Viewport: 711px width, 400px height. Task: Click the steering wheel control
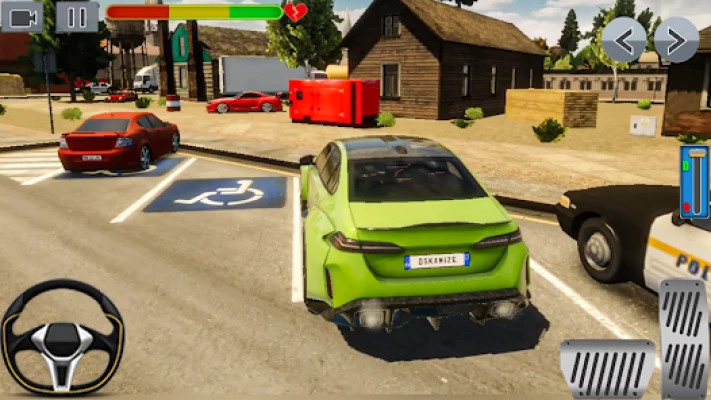(62, 338)
